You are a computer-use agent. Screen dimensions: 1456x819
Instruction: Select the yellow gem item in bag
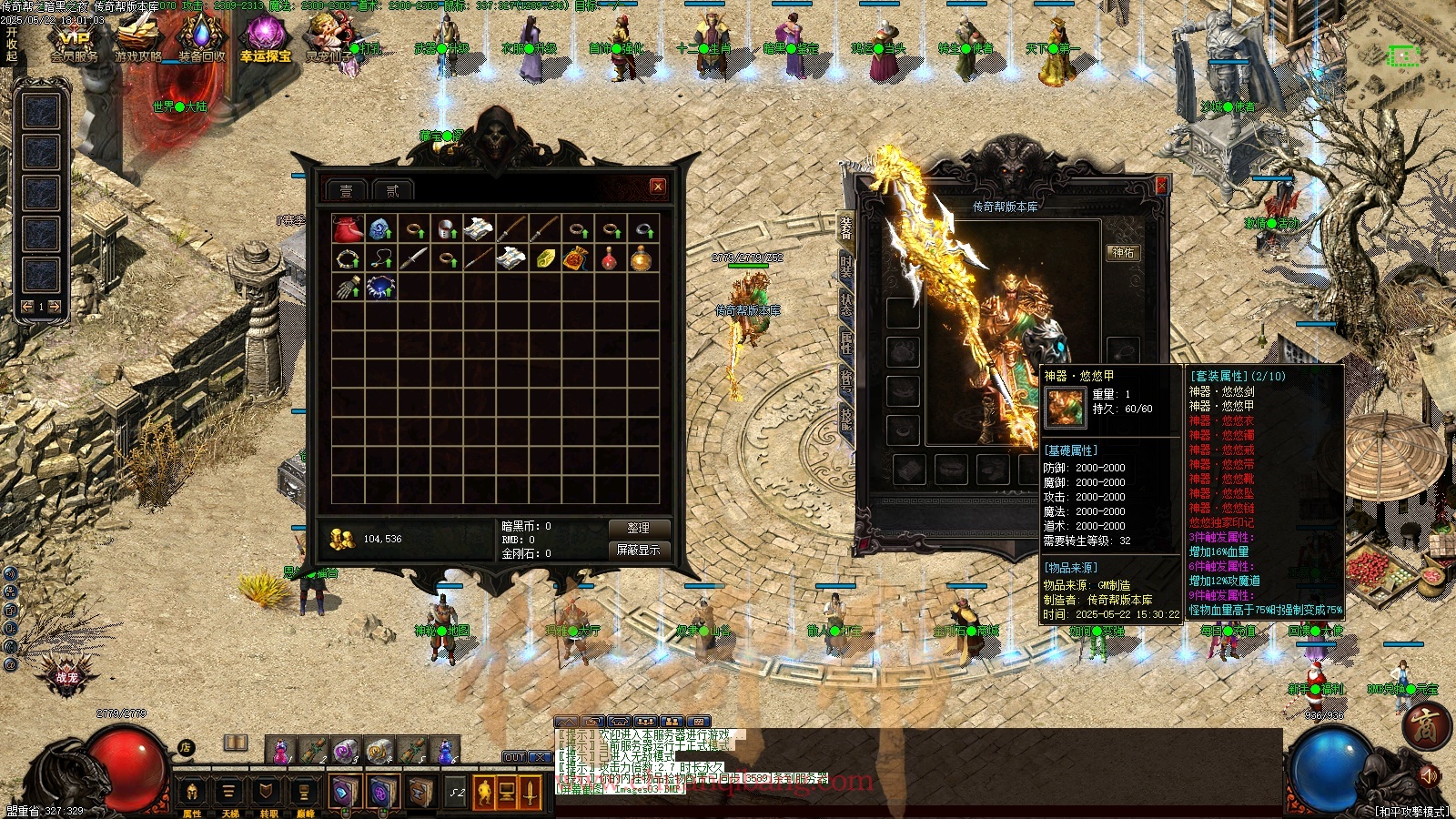tap(544, 259)
